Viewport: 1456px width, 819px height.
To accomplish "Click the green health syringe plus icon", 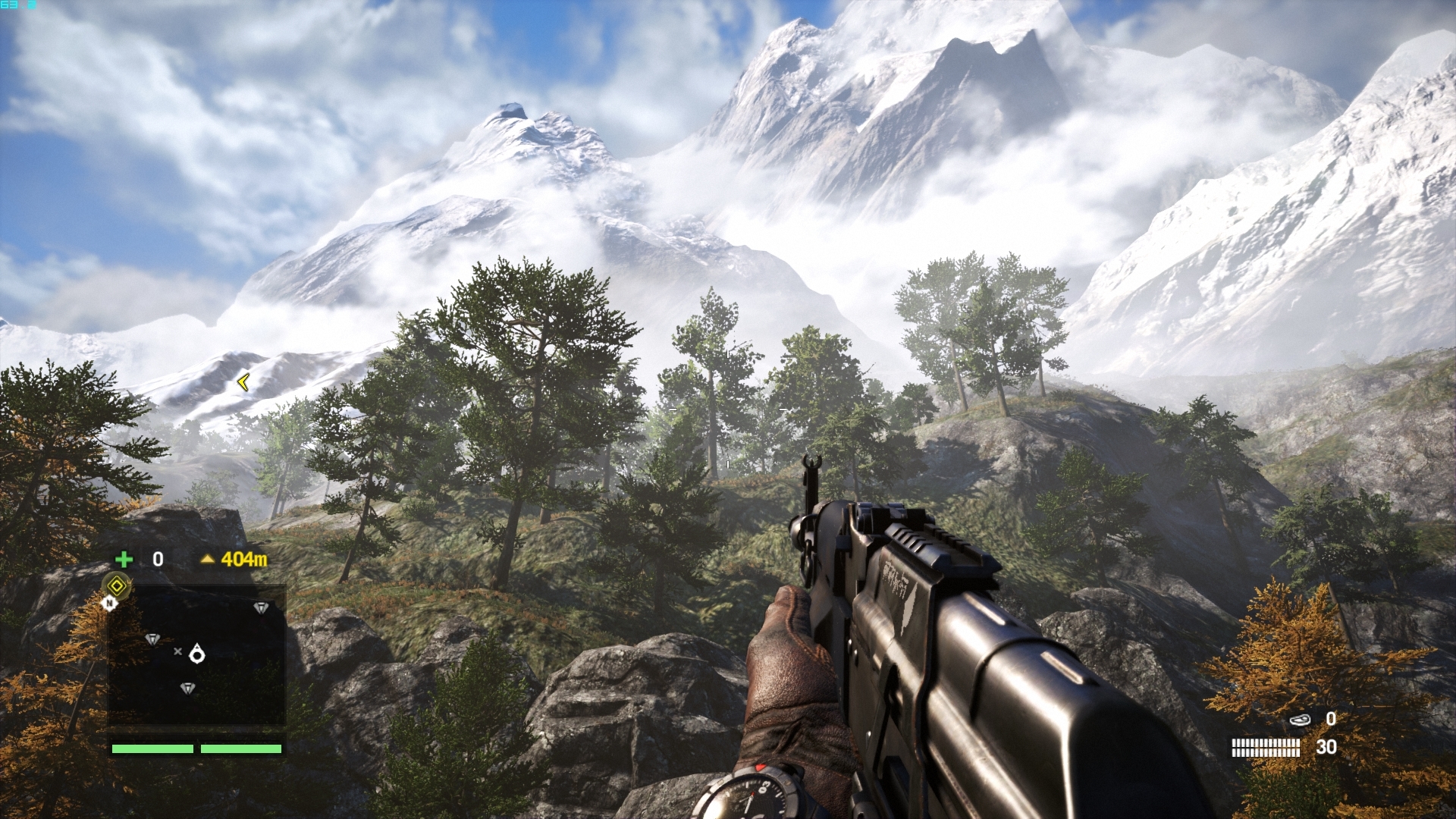I will [x=124, y=560].
